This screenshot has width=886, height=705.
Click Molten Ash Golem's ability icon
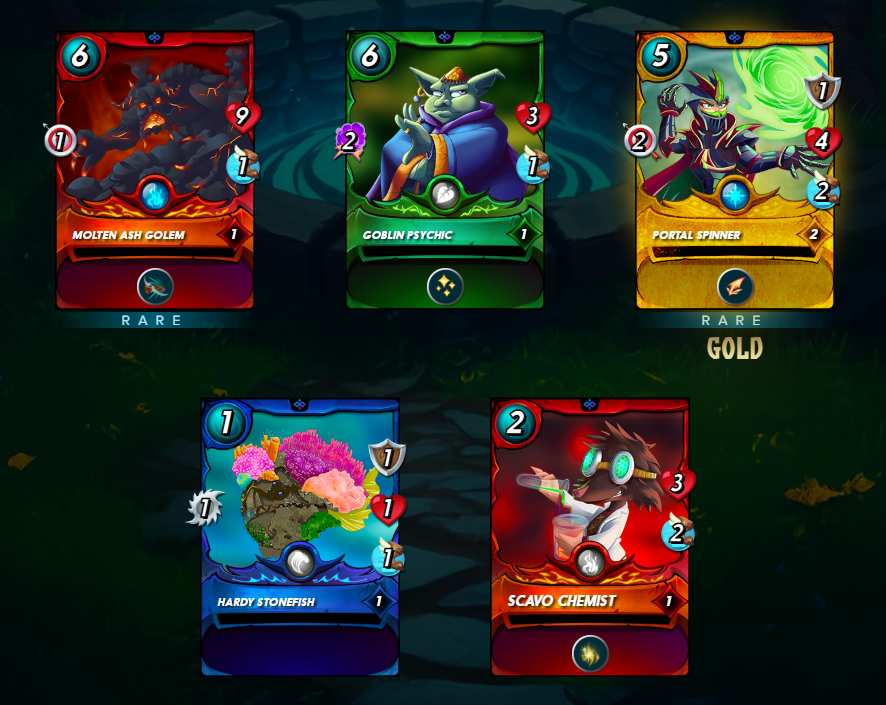(155, 287)
